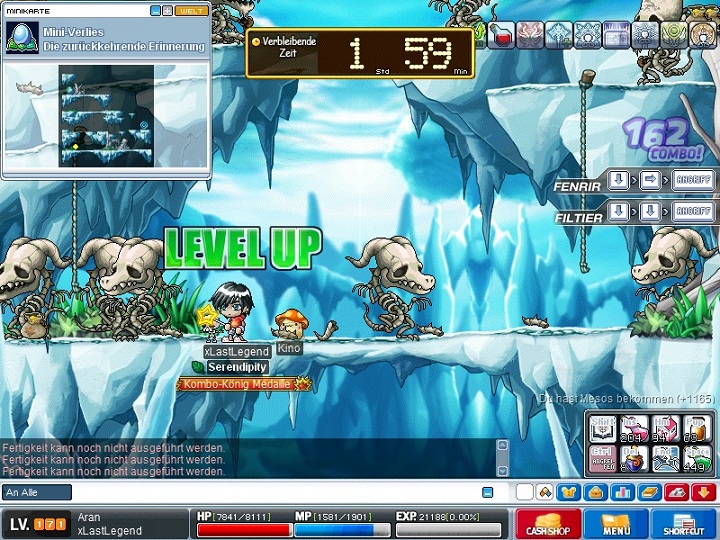Open the skill book icon

coord(649,492)
